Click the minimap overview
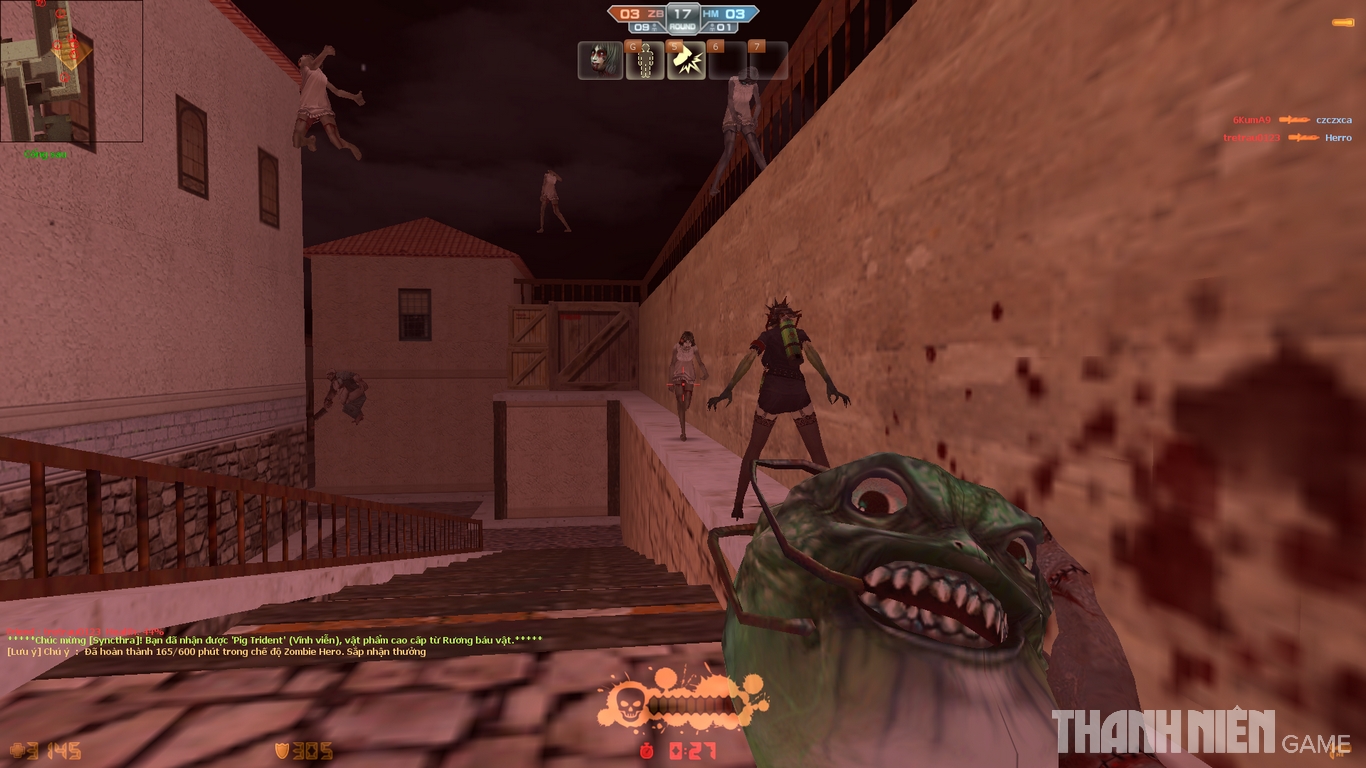 coord(71,71)
